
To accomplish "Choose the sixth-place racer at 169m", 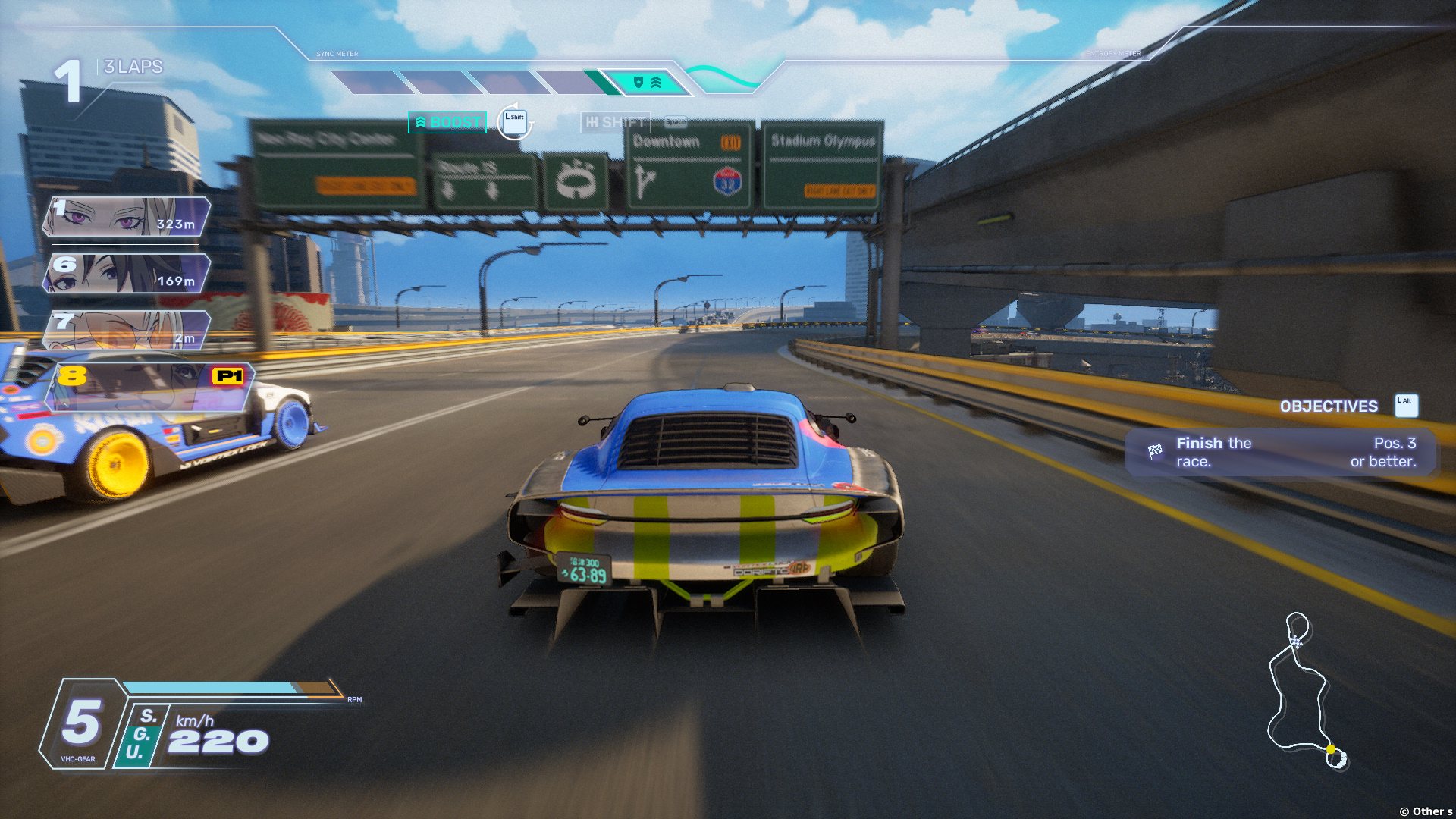I will pos(127,274).
